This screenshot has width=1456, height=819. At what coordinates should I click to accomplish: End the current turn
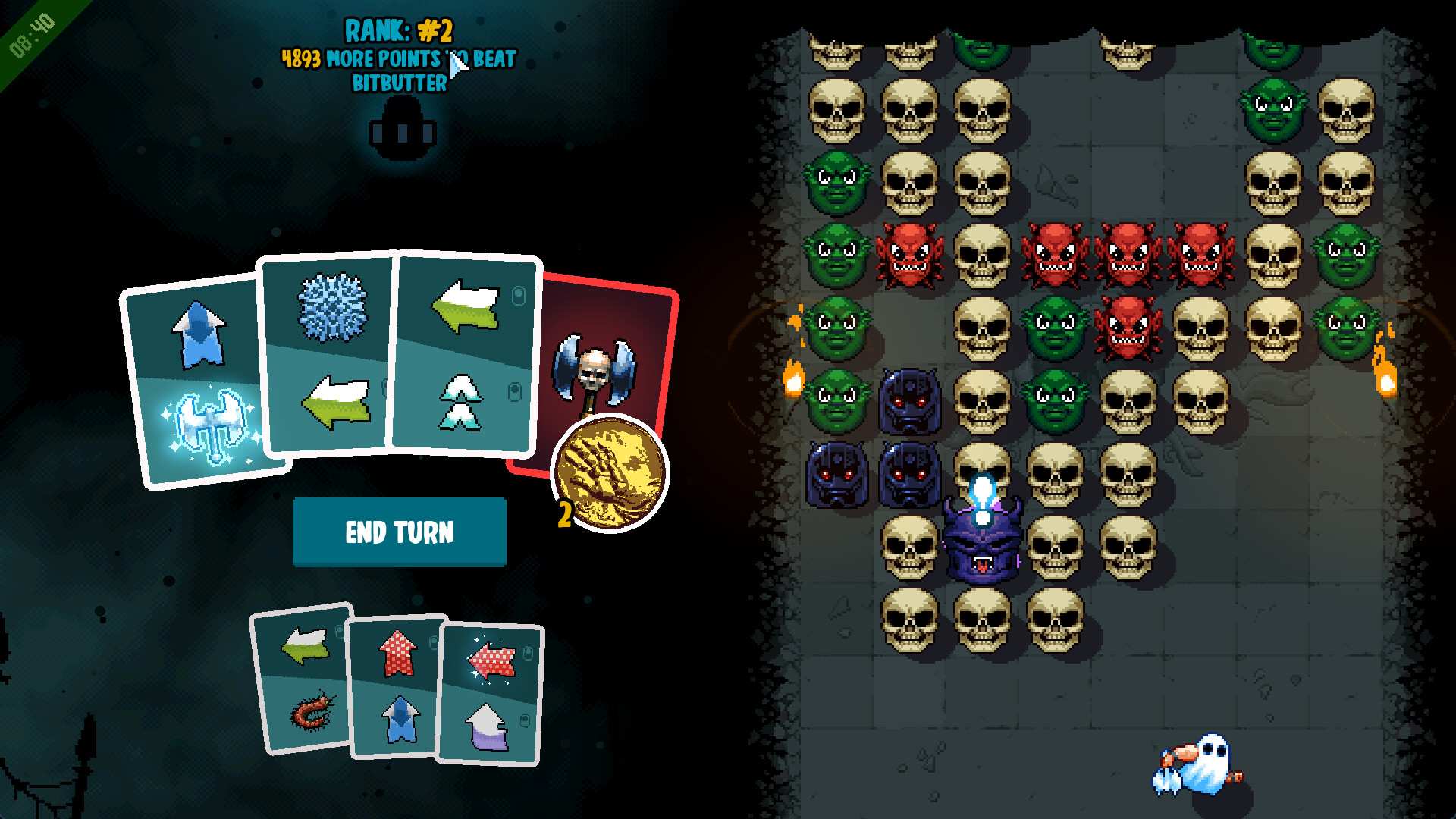(399, 532)
